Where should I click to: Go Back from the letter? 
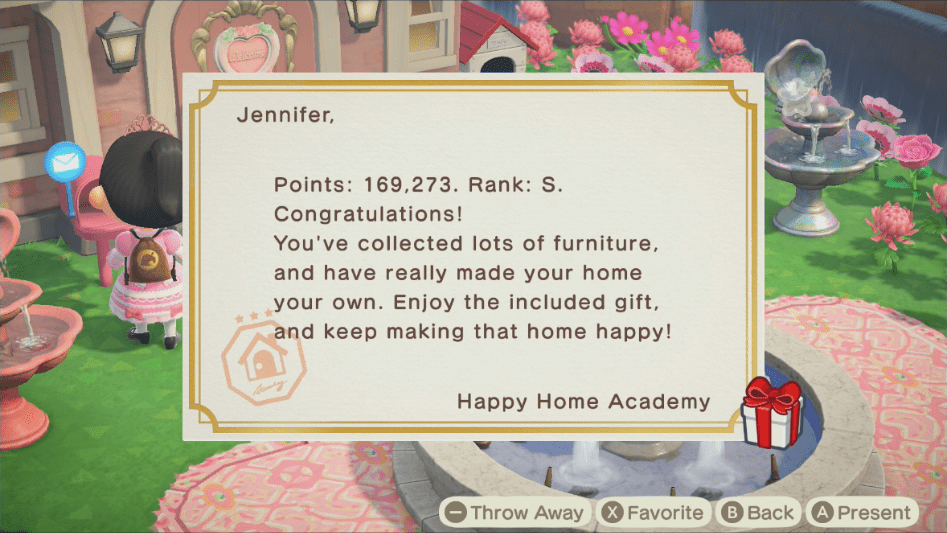(758, 513)
